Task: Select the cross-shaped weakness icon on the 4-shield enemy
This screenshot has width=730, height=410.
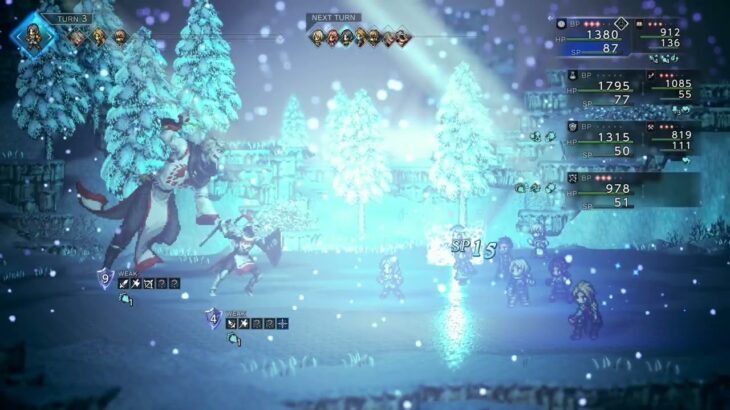Action: 282,324
